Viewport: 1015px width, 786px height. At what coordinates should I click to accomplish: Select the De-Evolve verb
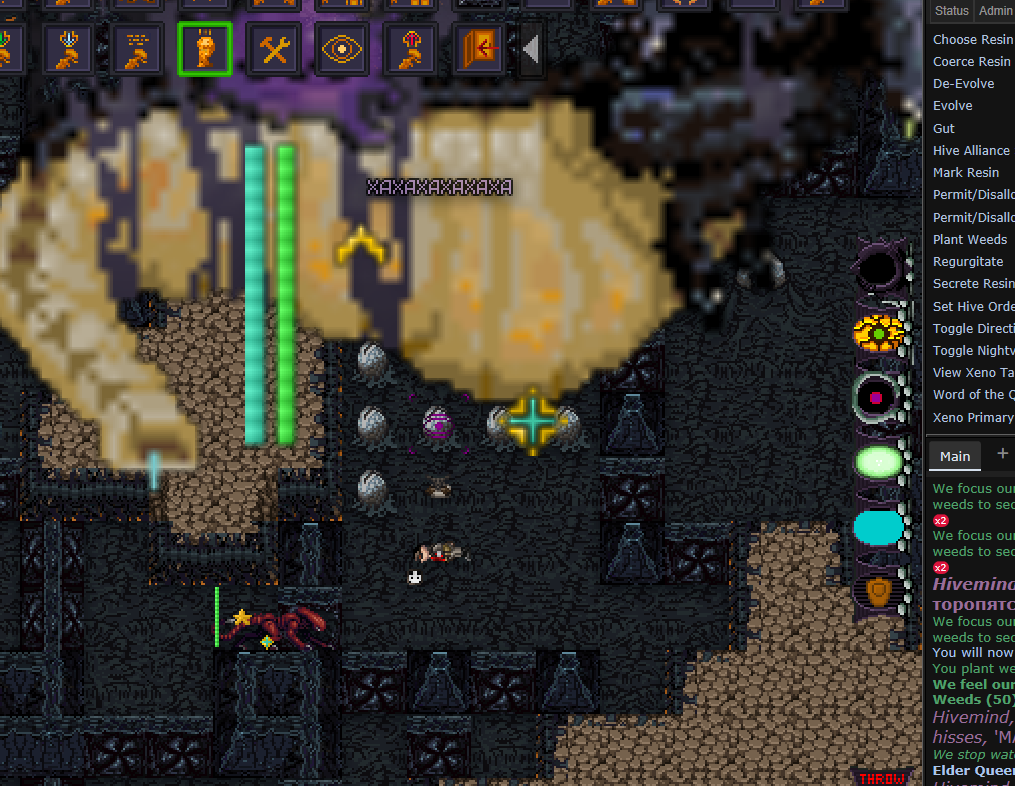[963, 83]
